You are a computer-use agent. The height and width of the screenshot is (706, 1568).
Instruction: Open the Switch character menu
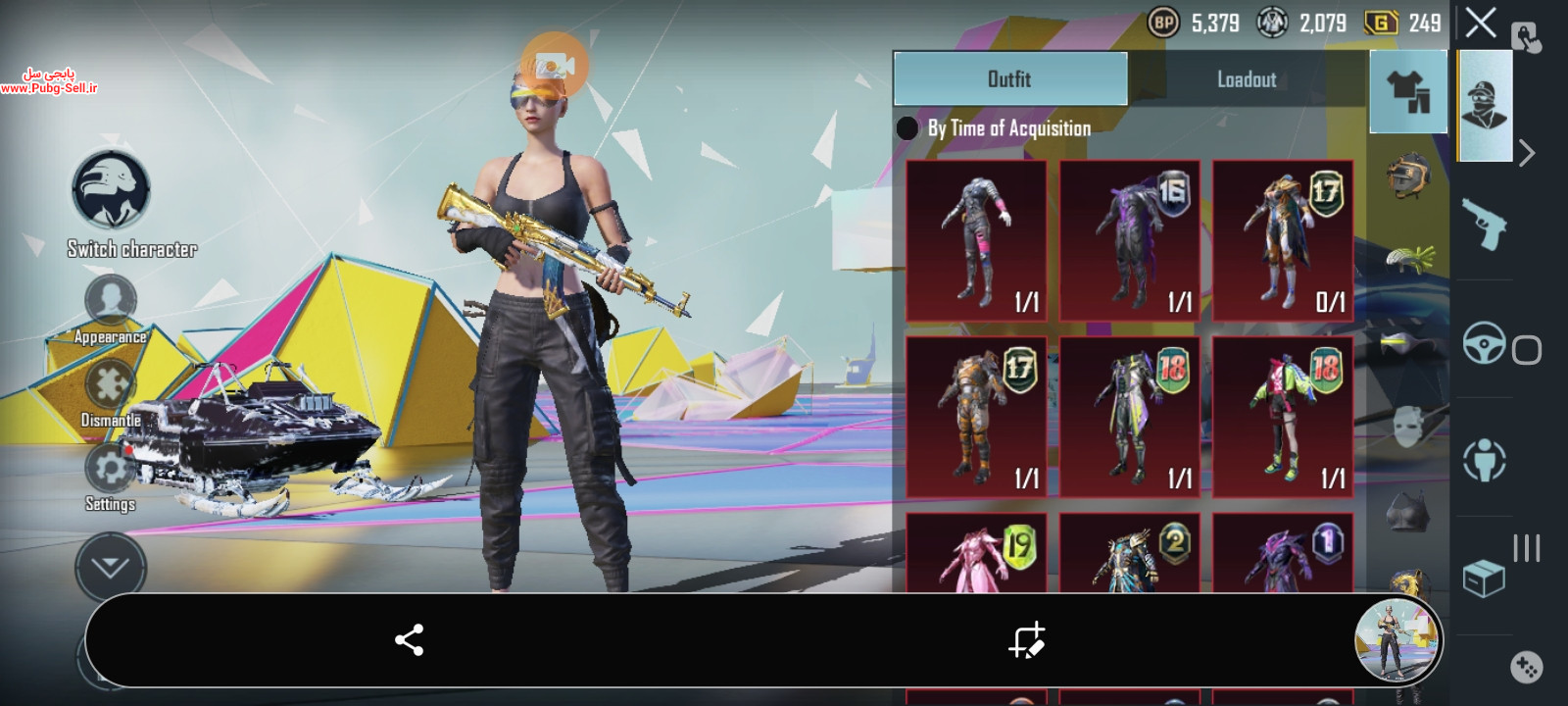pos(111,191)
